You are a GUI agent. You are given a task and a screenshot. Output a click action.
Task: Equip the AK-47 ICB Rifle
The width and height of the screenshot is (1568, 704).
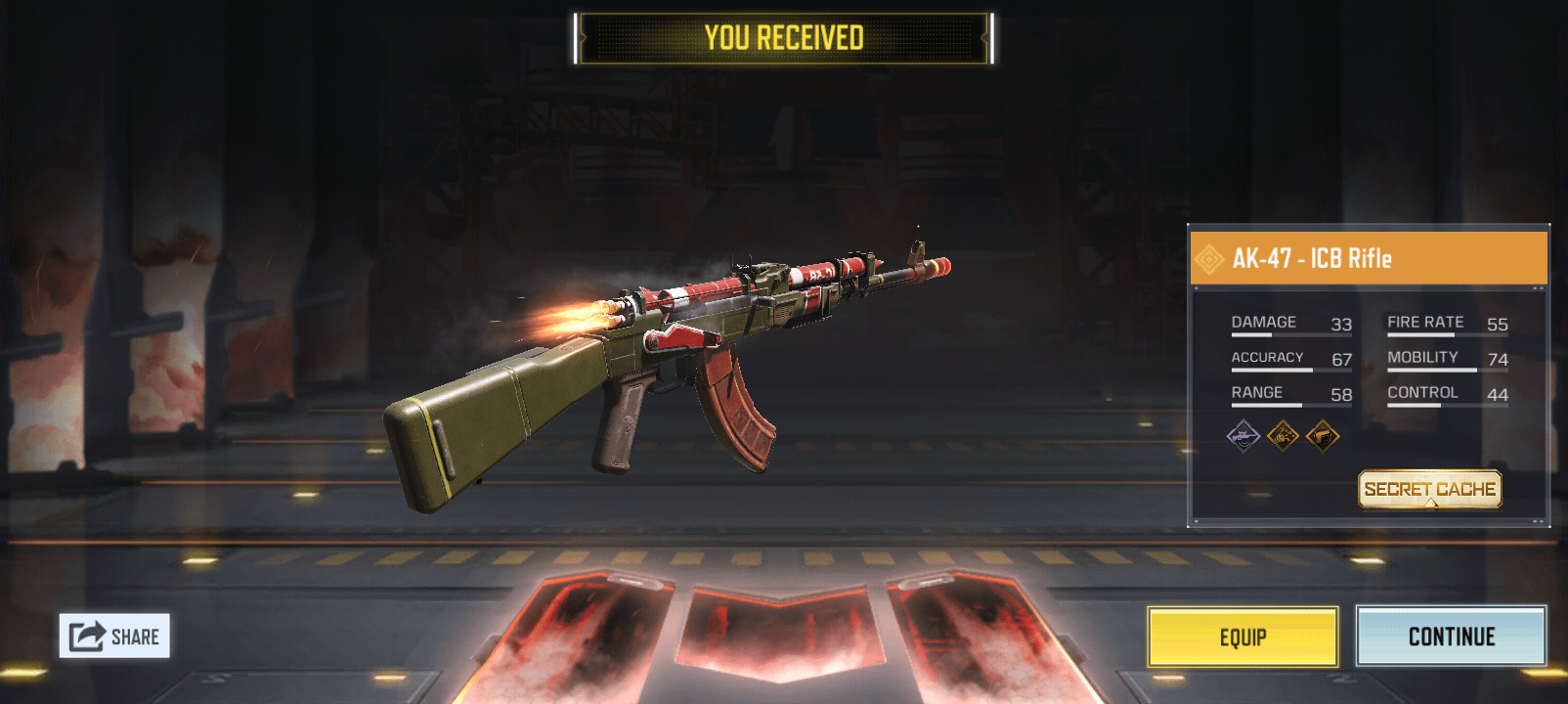pos(1242,638)
